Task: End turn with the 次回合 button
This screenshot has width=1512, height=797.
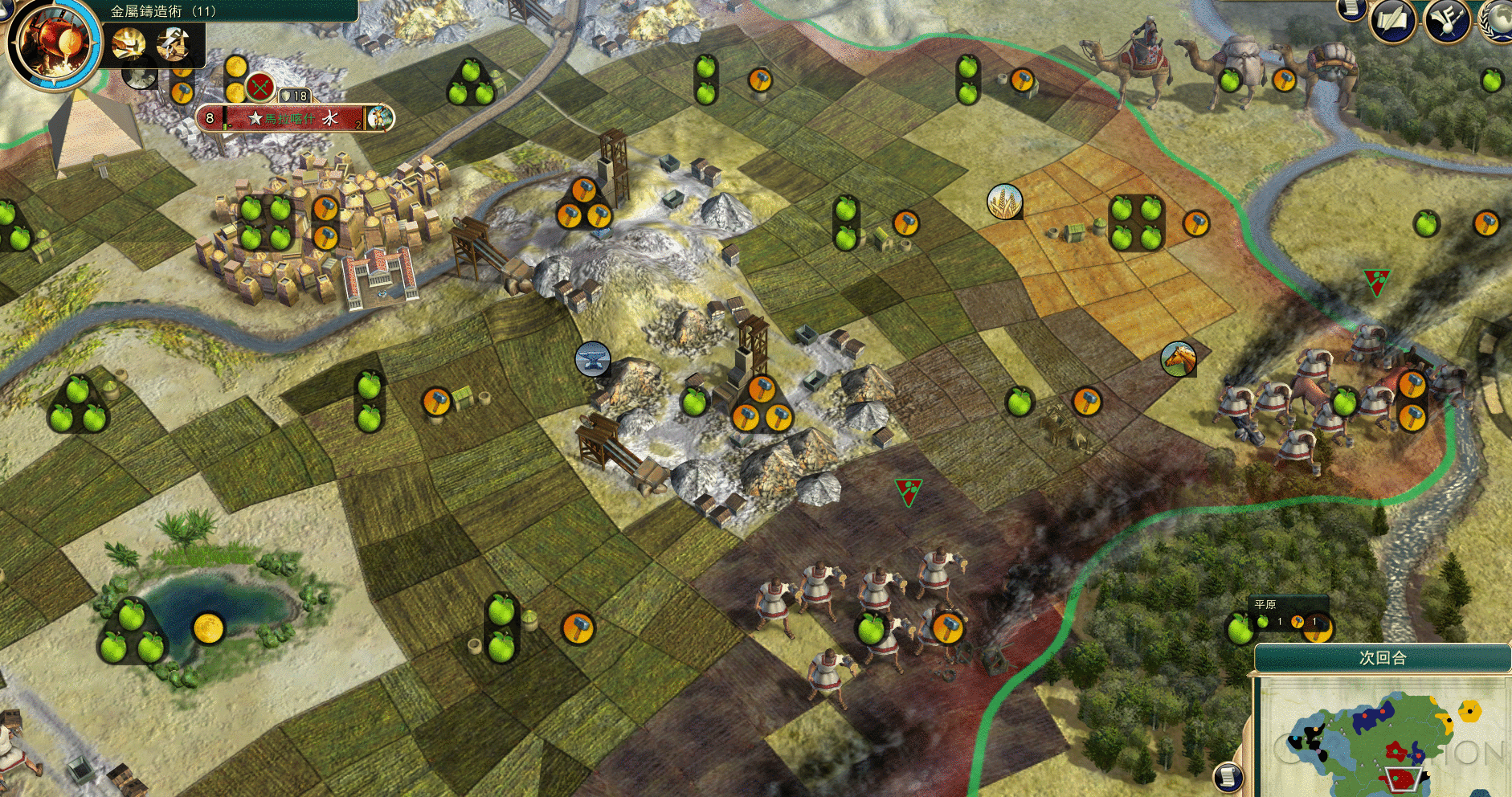Action: coord(1382,658)
